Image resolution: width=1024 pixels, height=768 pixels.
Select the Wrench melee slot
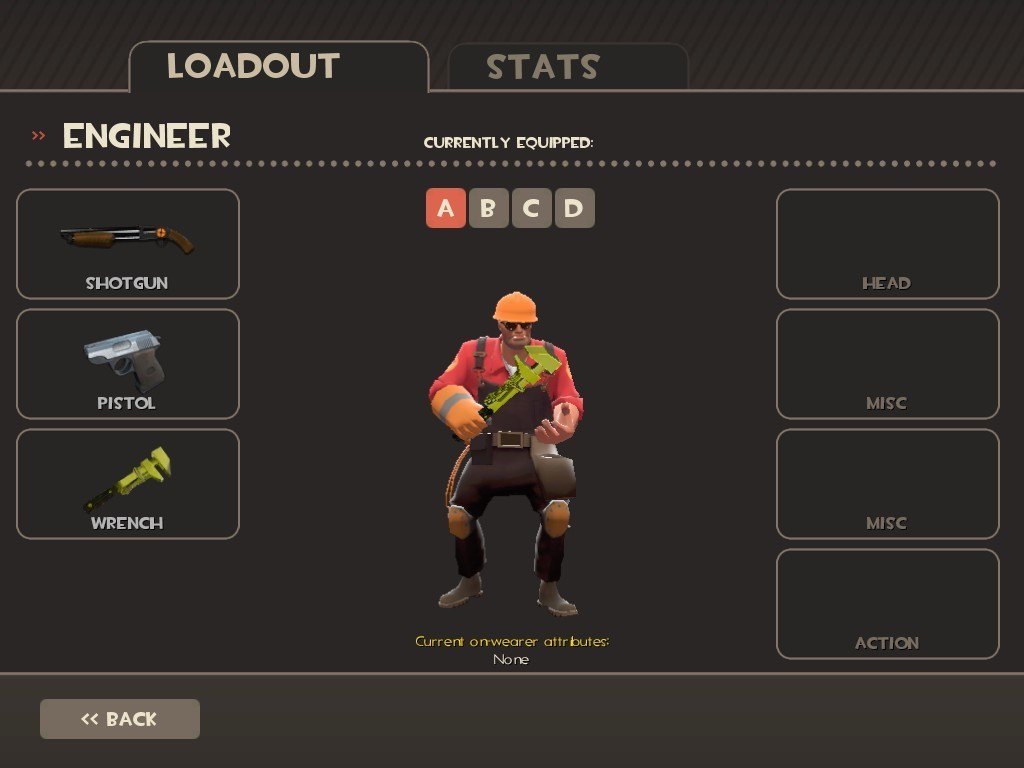128,484
